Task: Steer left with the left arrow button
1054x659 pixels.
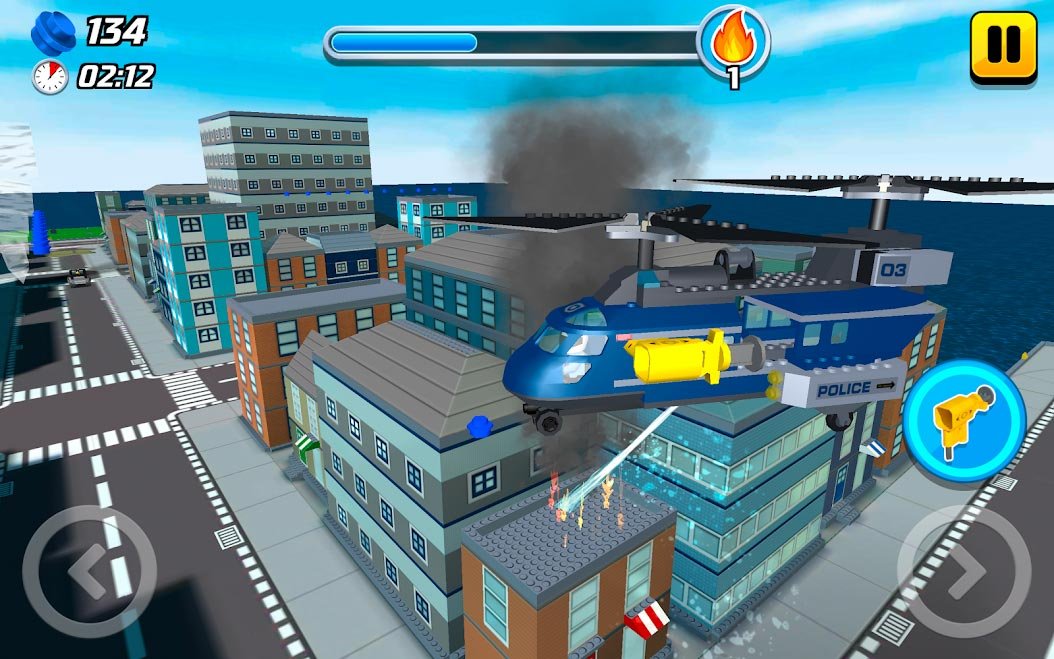Action: pyautogui.click(x=90, y=572)
